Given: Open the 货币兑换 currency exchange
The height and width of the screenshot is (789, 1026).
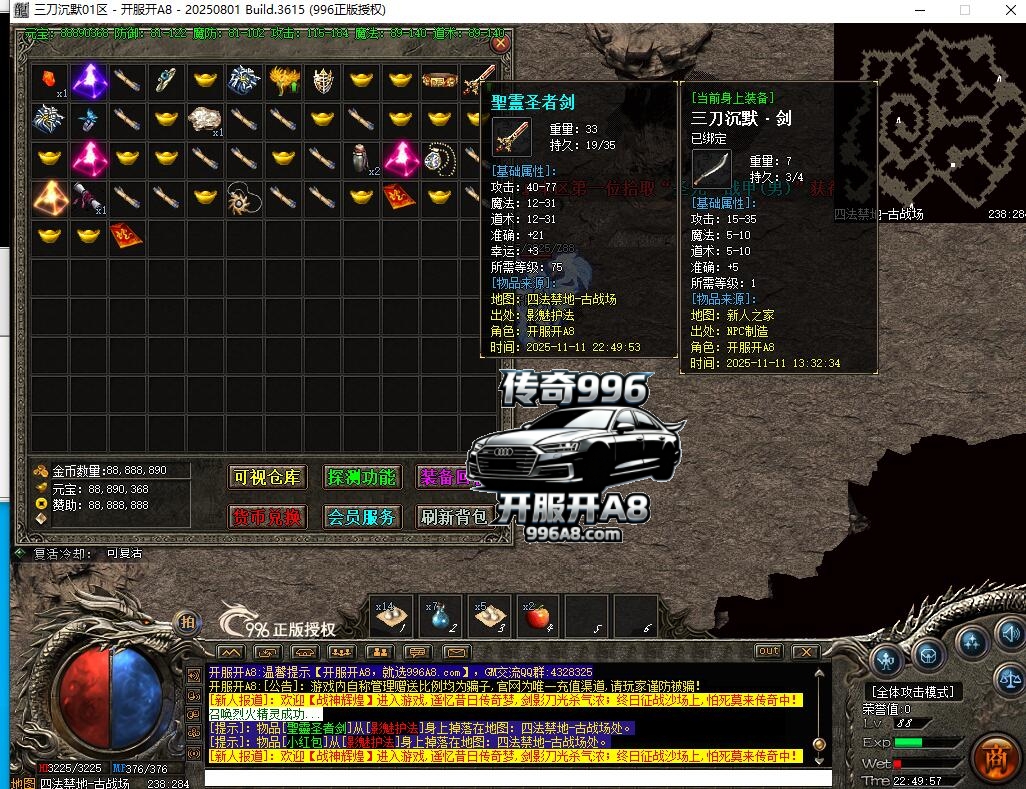Looking at the screenshot, I should point(267,517).
